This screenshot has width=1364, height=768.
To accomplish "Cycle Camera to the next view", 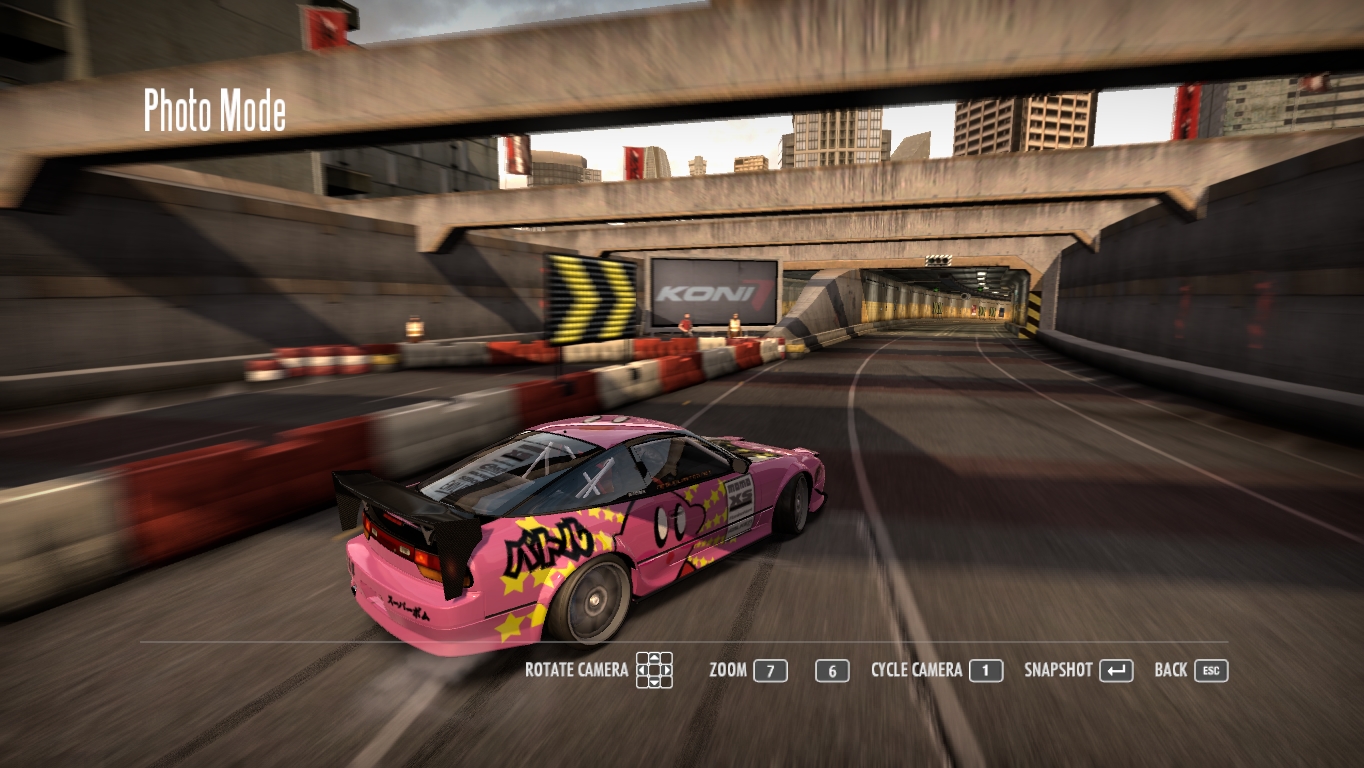I will (x=985, y=671).
